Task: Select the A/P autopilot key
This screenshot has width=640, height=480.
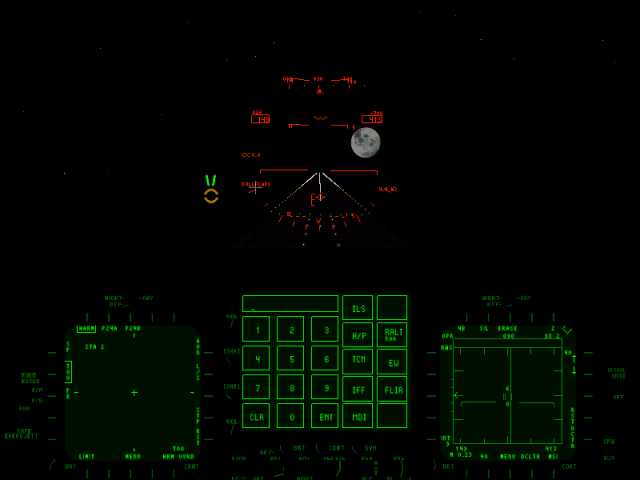Action: point(357,334)
